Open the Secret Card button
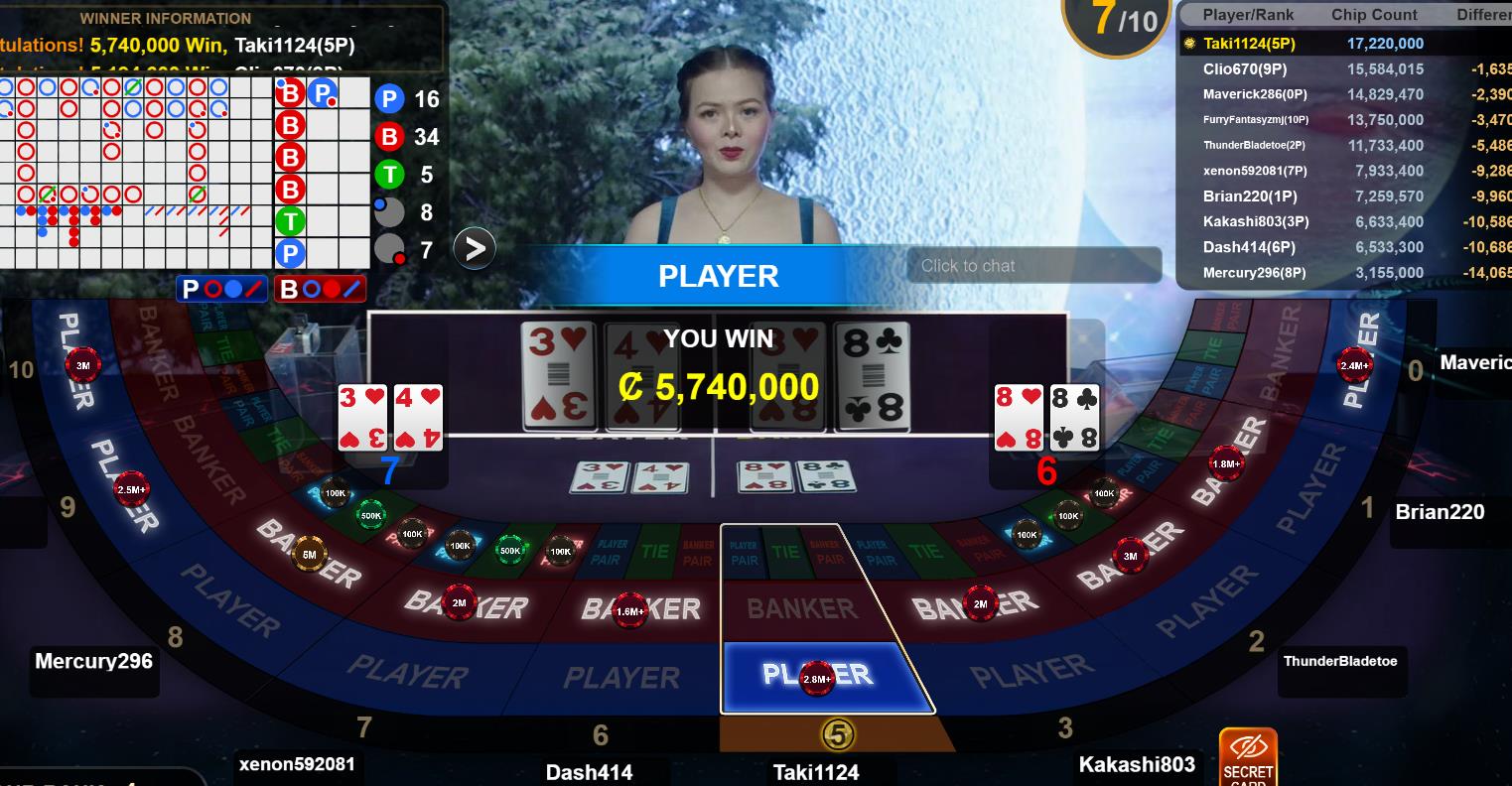The height and width of the screenshot is (786, 1512). coord(1248,759)
